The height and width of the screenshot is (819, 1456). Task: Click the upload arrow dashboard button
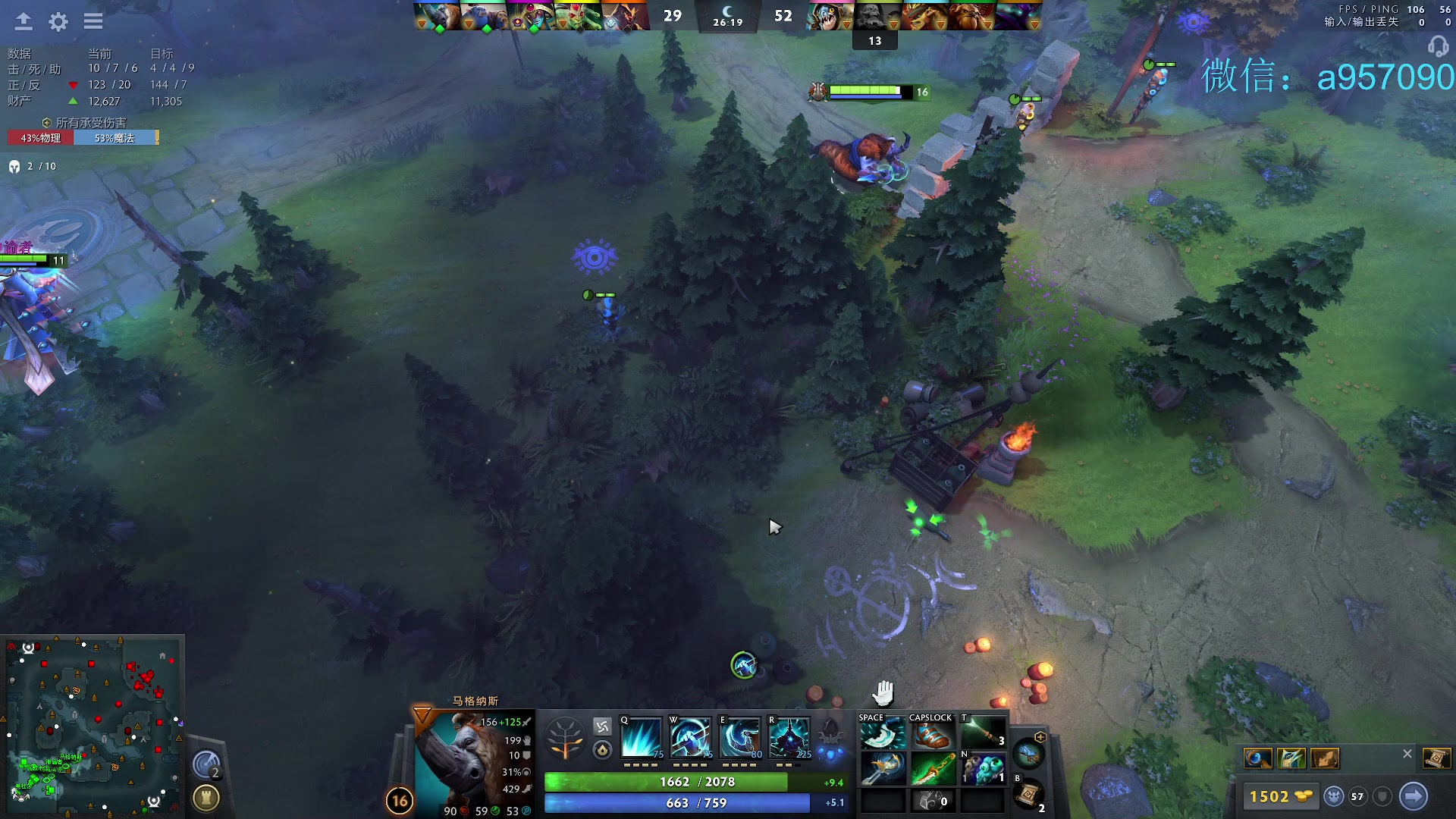pos(24,21)
